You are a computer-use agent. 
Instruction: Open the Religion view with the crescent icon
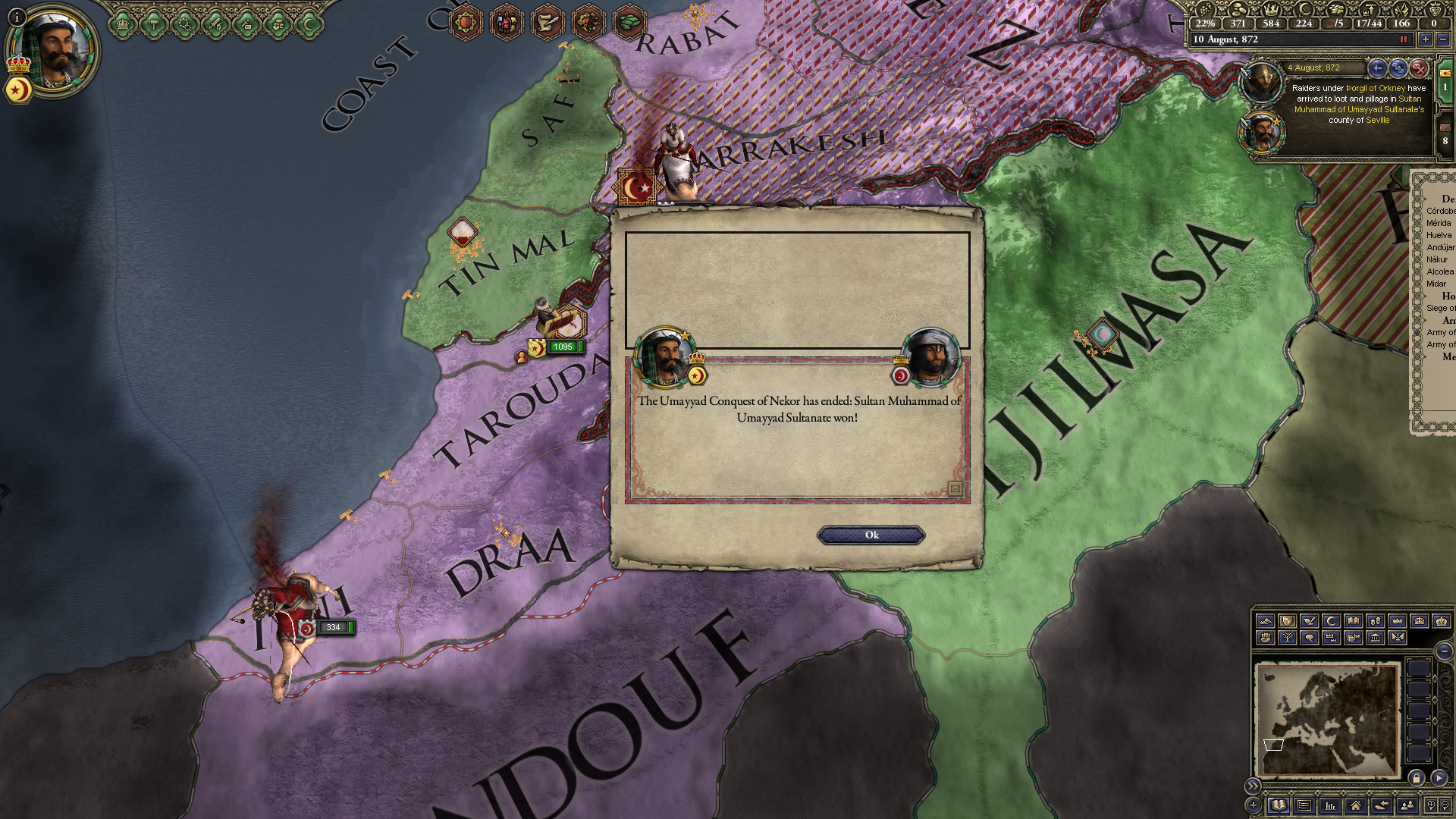[309, 23]
